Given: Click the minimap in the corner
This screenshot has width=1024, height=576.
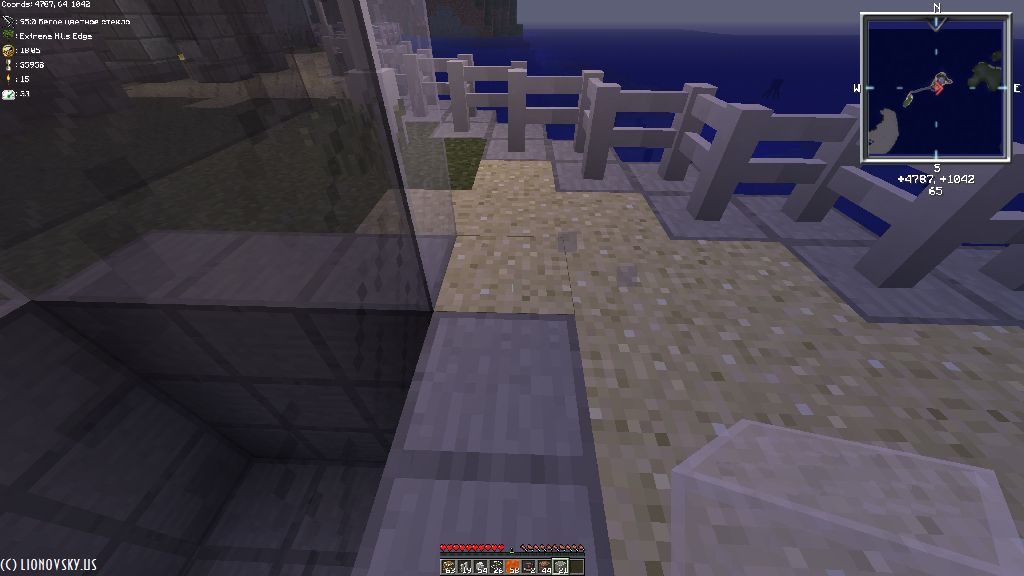Looking at the screenshot, I should tap(936, 86).
